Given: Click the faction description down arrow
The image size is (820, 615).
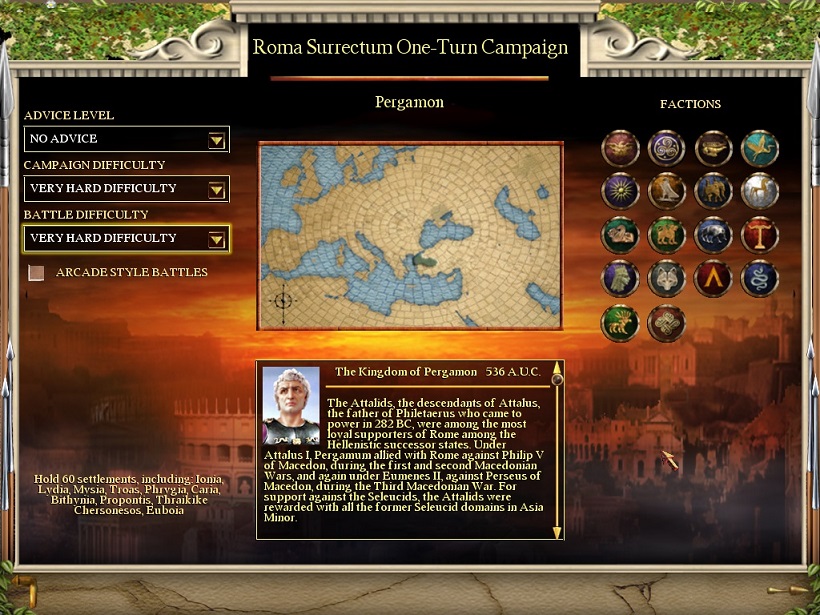Looking at the screenshot, I should 557,533.
